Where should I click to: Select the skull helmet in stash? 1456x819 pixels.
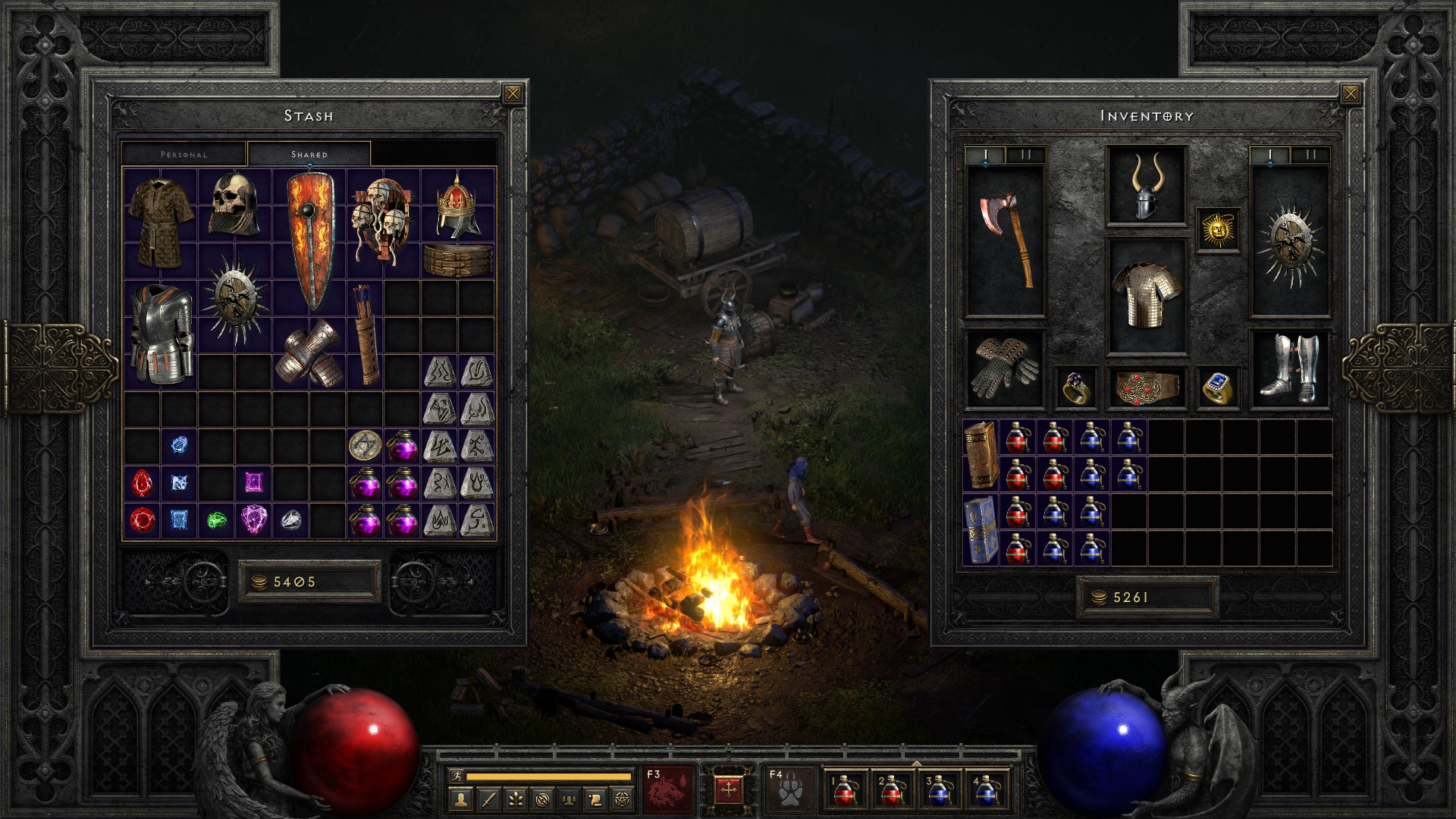(234, 204)
